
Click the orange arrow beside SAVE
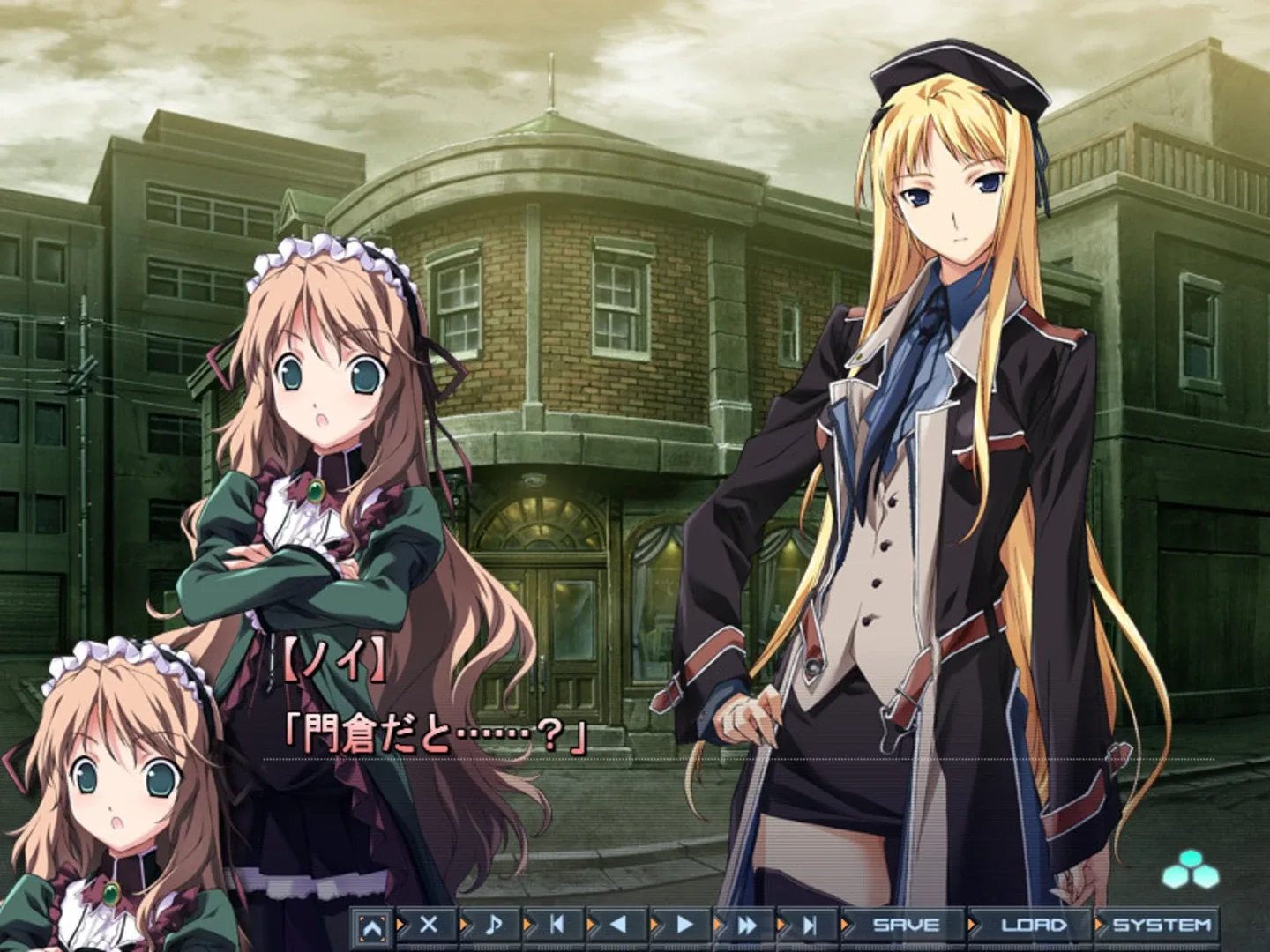[843, 926]
